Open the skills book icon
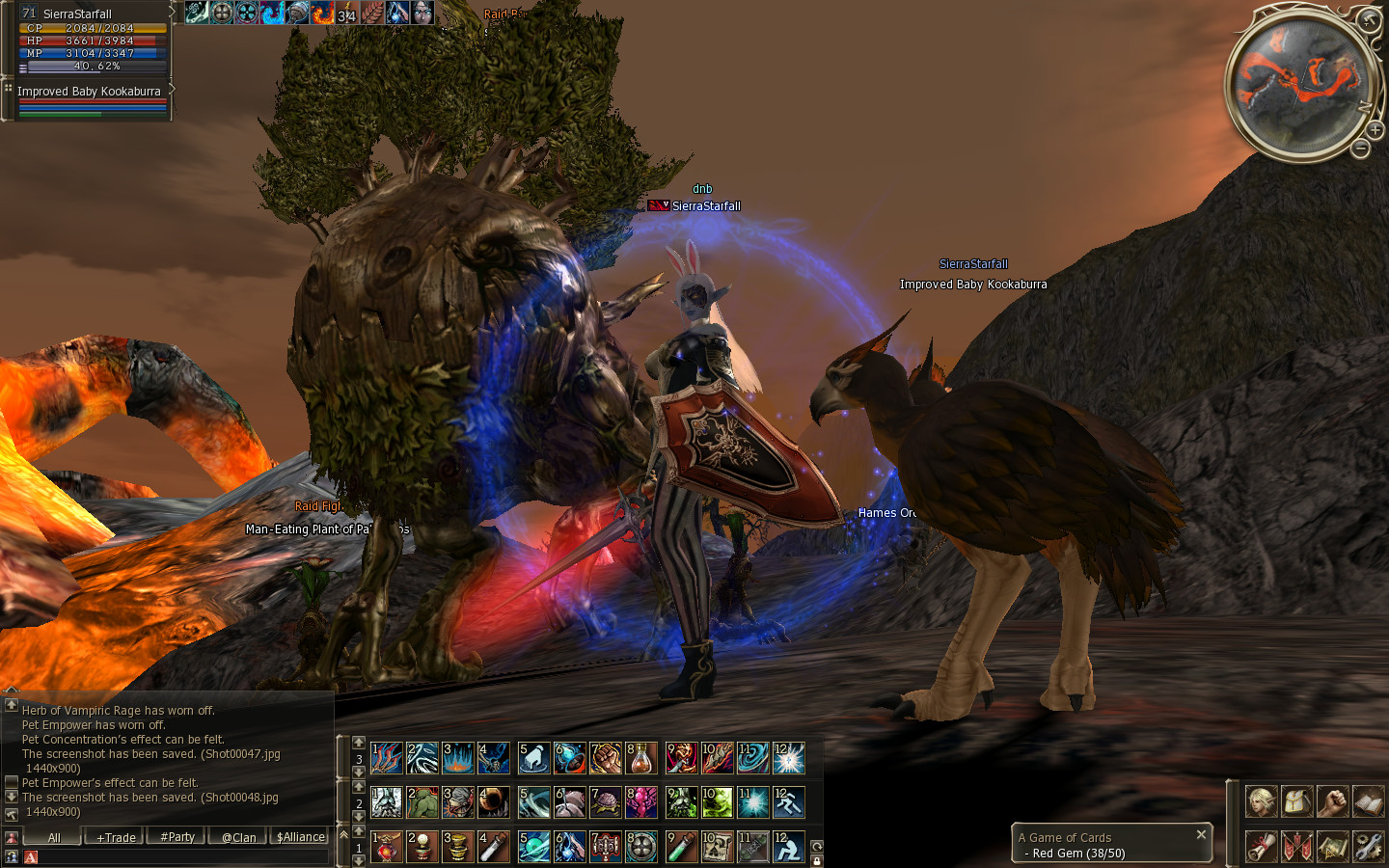1389x868 pixels. tap(1368, 800)
